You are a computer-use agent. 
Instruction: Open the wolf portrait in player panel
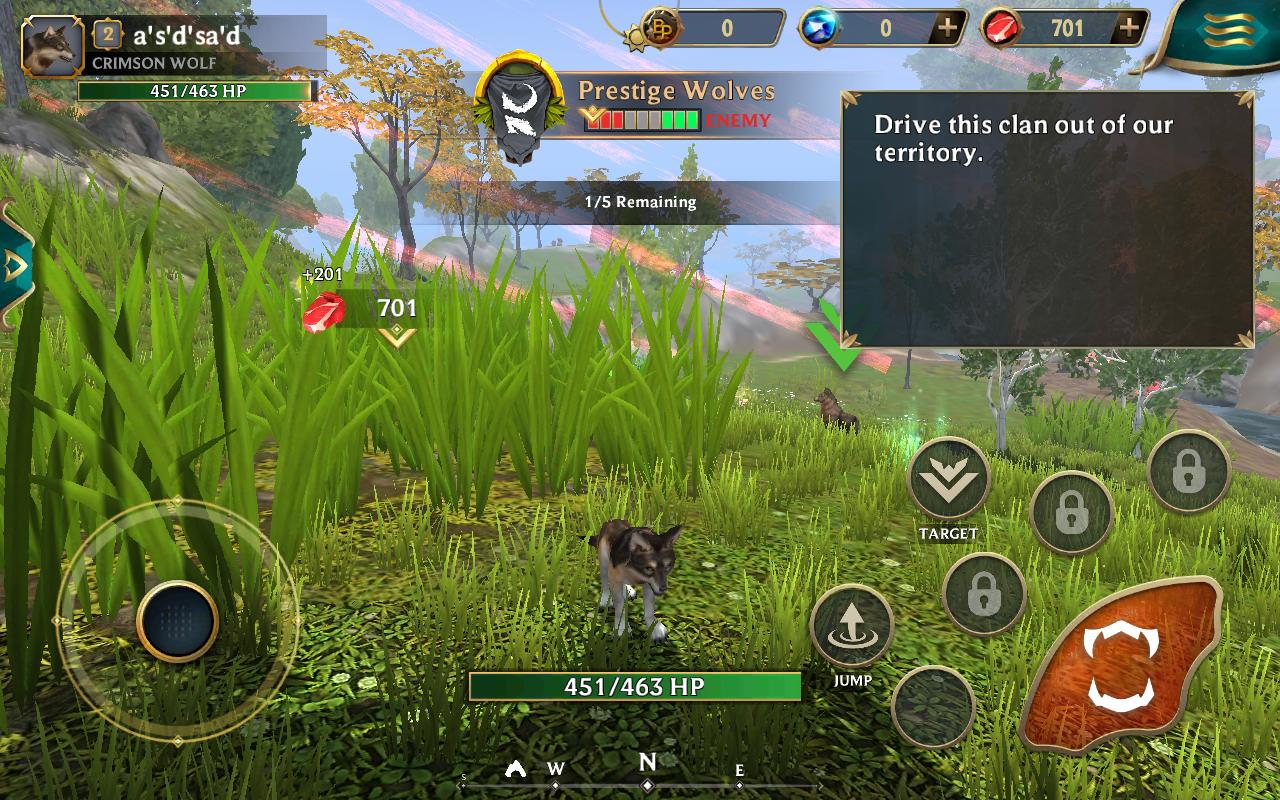(x=52, y=45)
